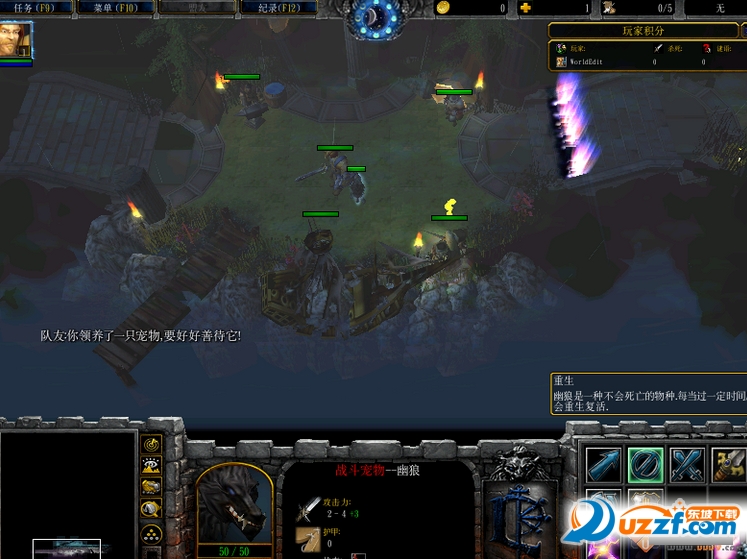Open the 任务 (F9) quests menu
The width and height of the screenshot is (747, 559).
[39, 8]
